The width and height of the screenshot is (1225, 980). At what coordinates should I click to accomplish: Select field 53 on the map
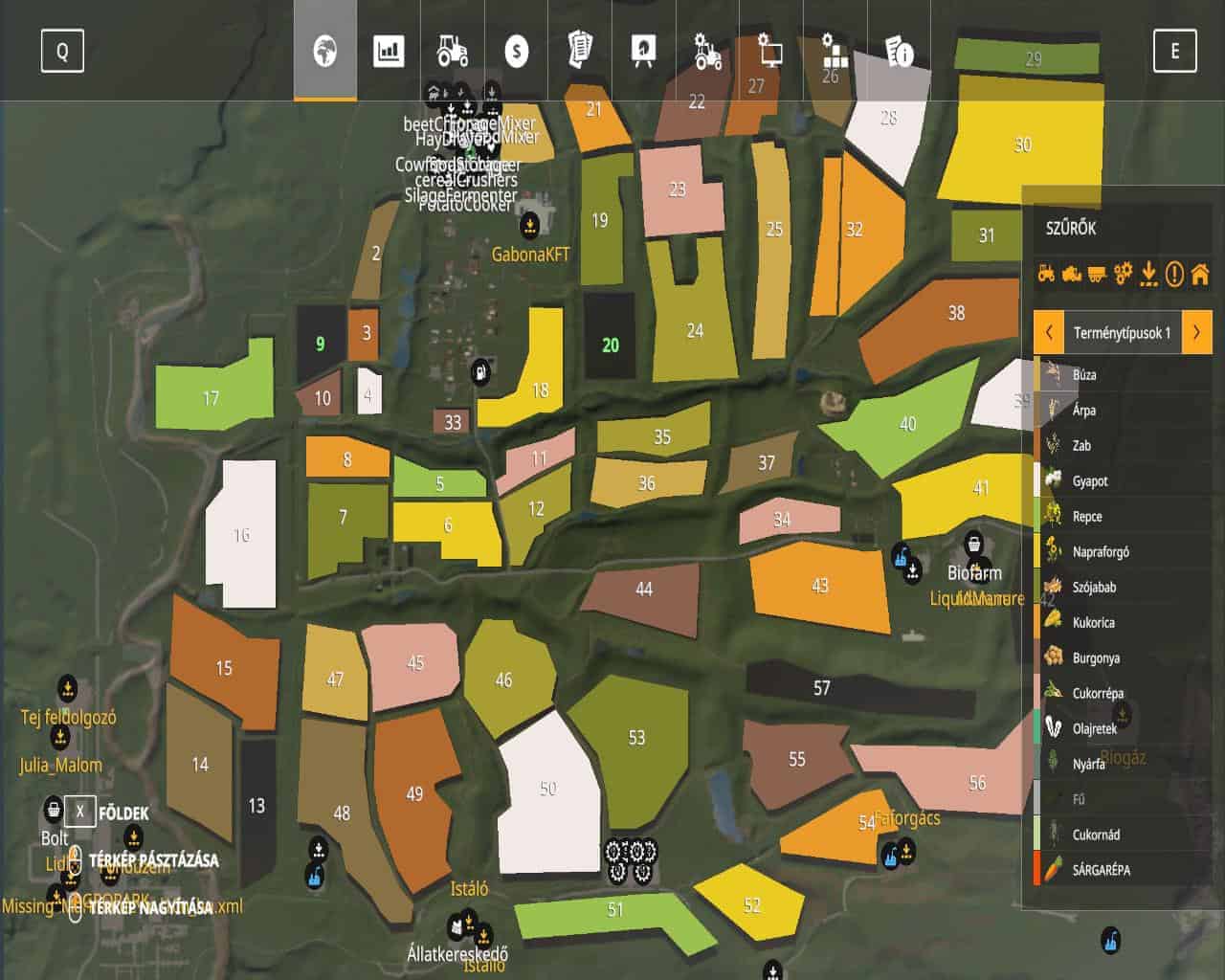click(636, 738)
